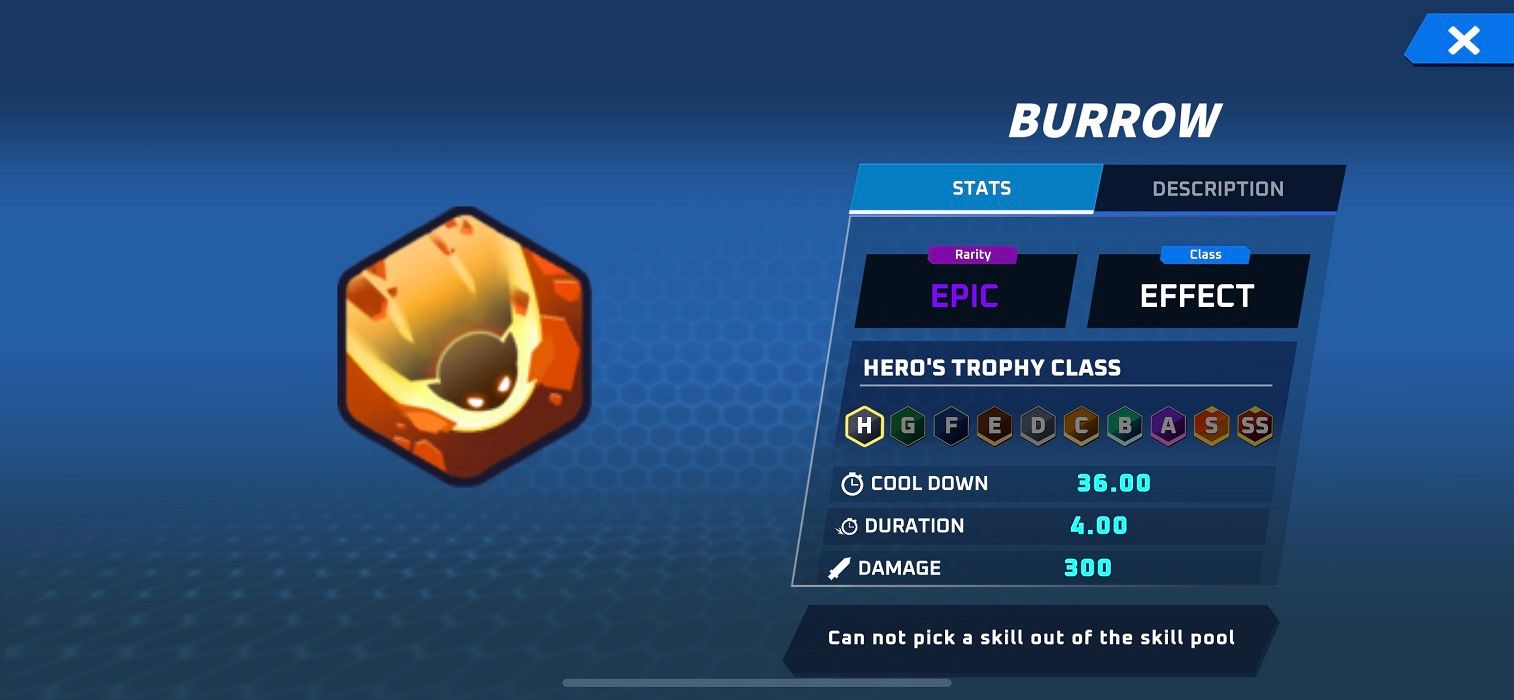1514x700 pixels.
Task: Switch to the Description tab
Action: pyautogui.click(x=1217, y=189)
